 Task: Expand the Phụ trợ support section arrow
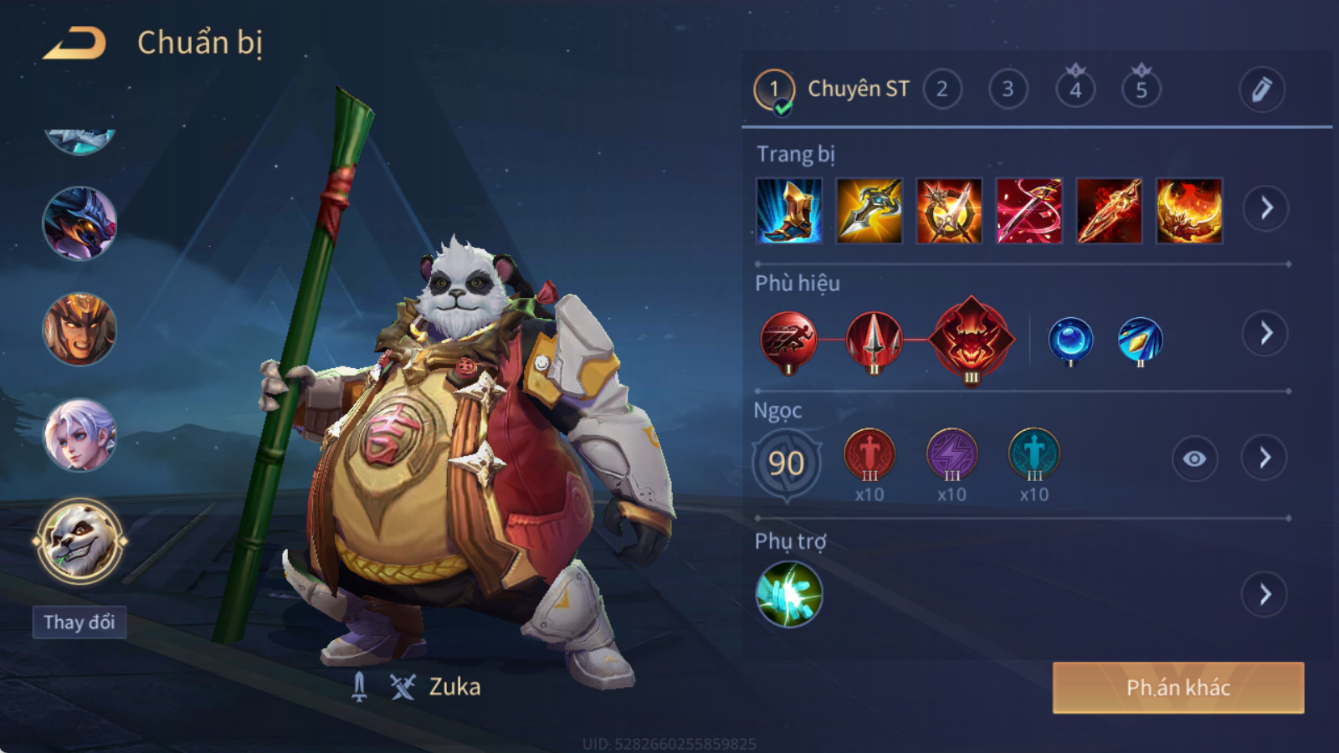1266,595
